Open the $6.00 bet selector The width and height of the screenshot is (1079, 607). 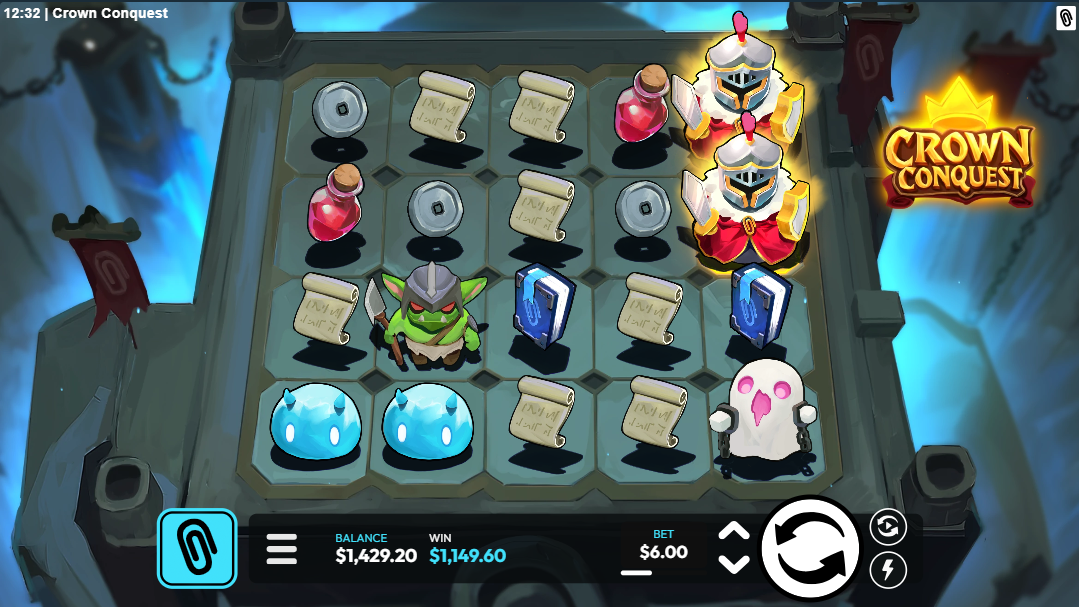pos(663,550)
